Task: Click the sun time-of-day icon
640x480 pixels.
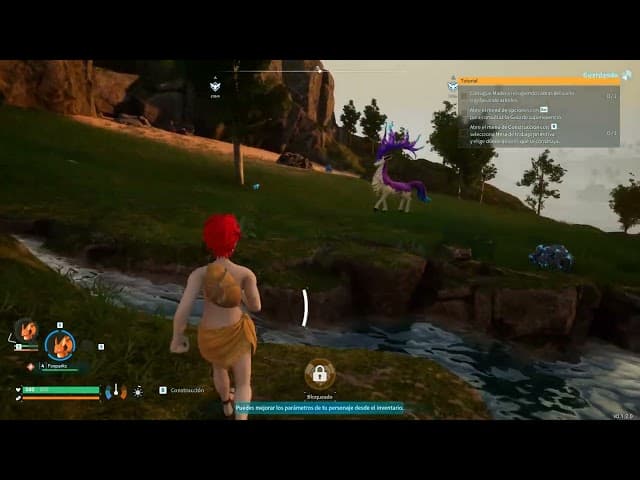Action: coord(138,392)
